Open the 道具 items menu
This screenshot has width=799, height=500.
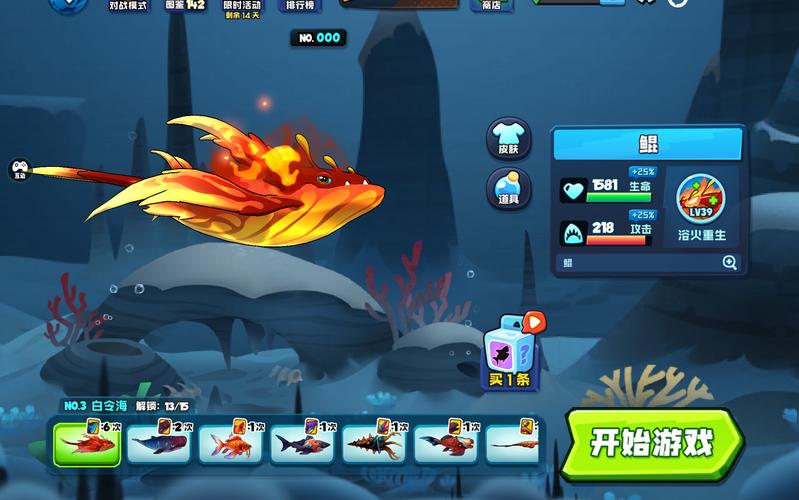pyautogui.click(x=508, y=188)
